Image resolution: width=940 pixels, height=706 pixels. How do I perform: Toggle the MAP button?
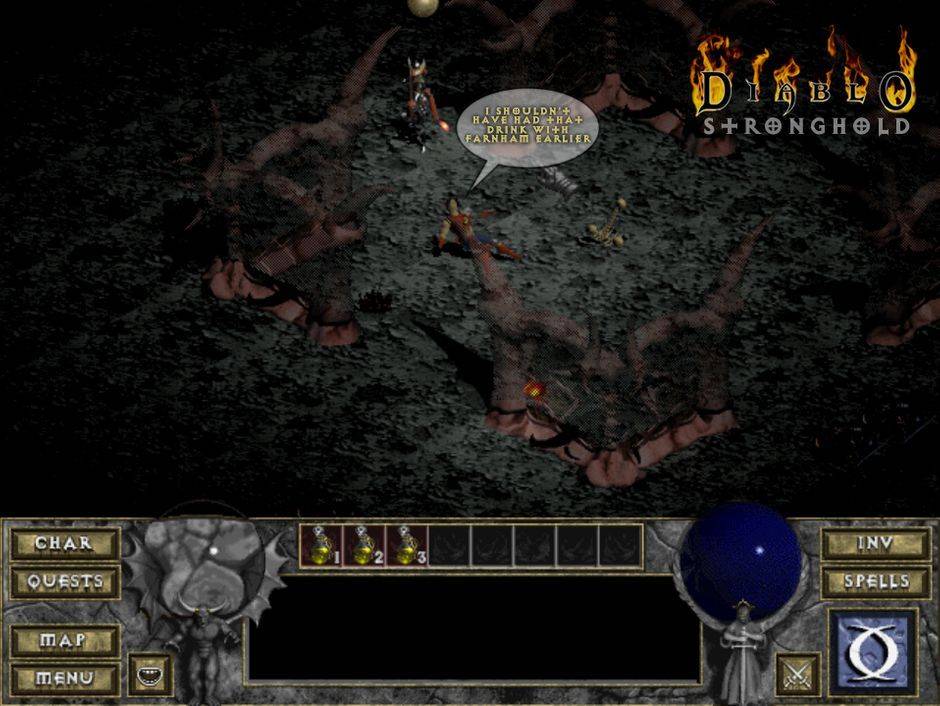pyautogui.click(x=64, y=640)
